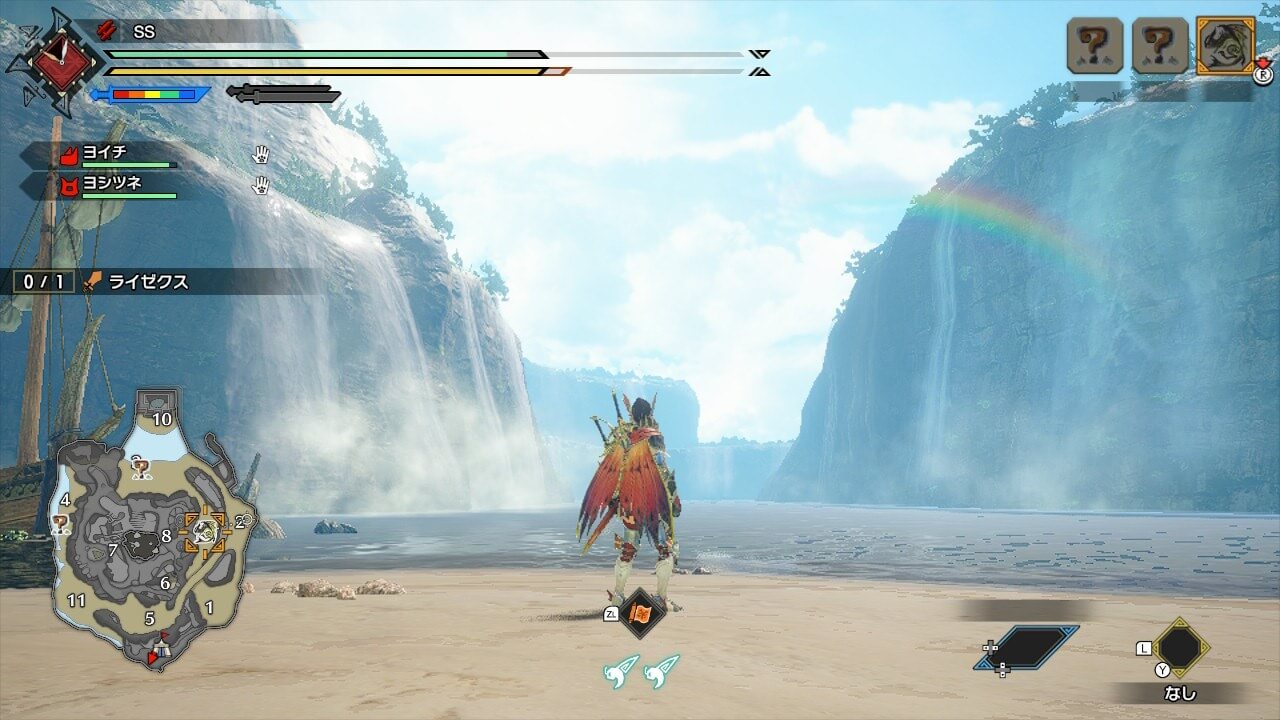Screen dimensions: 1280x720
Task: Select the targeted monster marker on minimap
Action: (x=206, y=533)
